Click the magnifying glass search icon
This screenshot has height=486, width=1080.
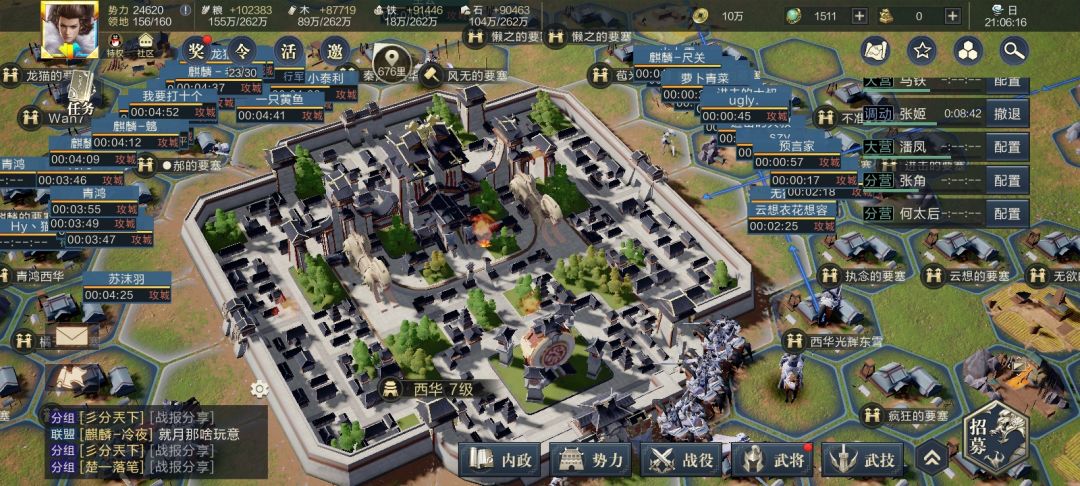pyautogui.click(x=1014, y=50)
